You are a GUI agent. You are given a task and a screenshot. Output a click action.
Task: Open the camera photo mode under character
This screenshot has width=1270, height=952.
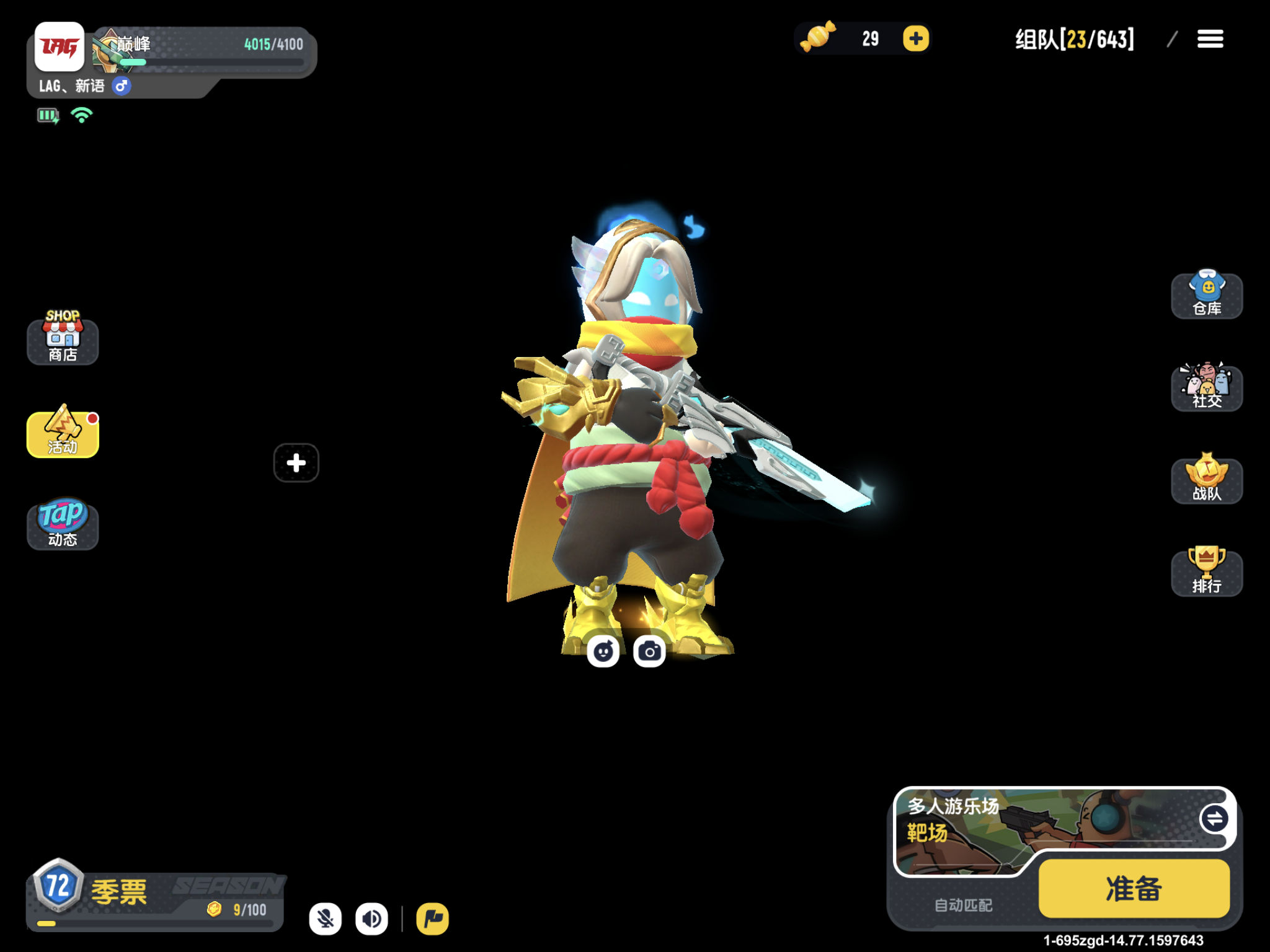[650, 651]
